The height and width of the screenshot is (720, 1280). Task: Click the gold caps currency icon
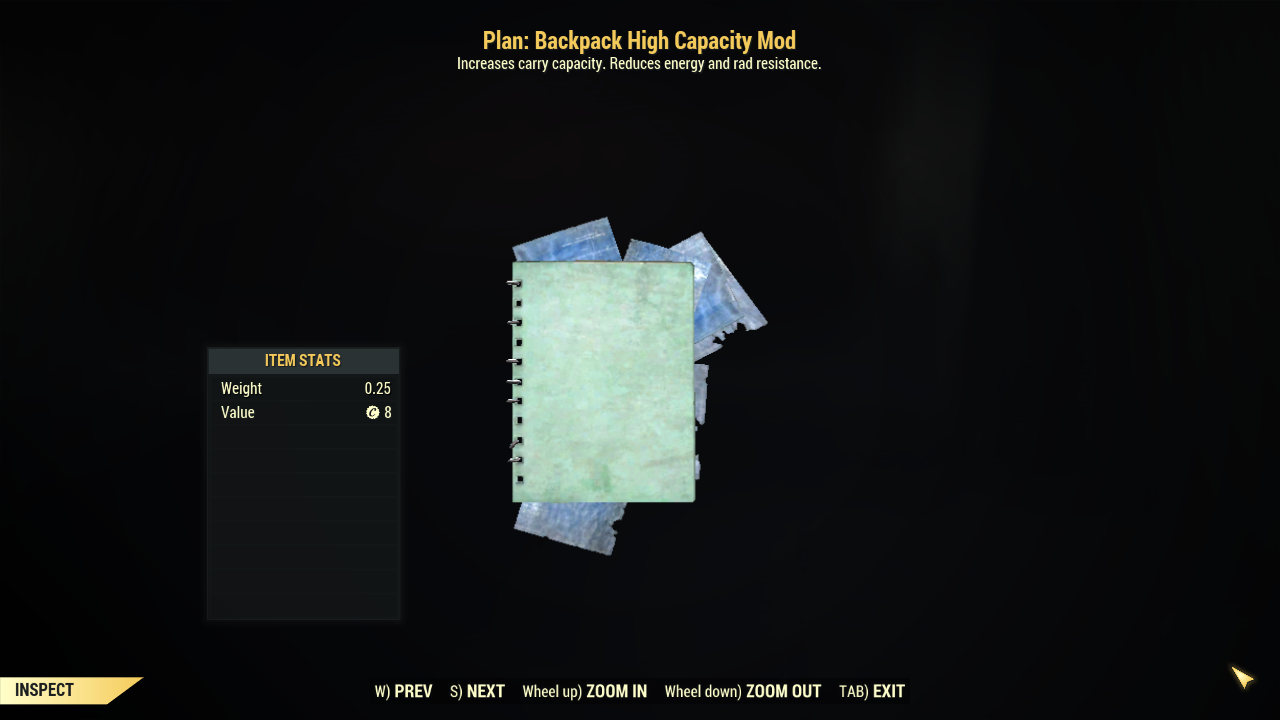point(374,412)
